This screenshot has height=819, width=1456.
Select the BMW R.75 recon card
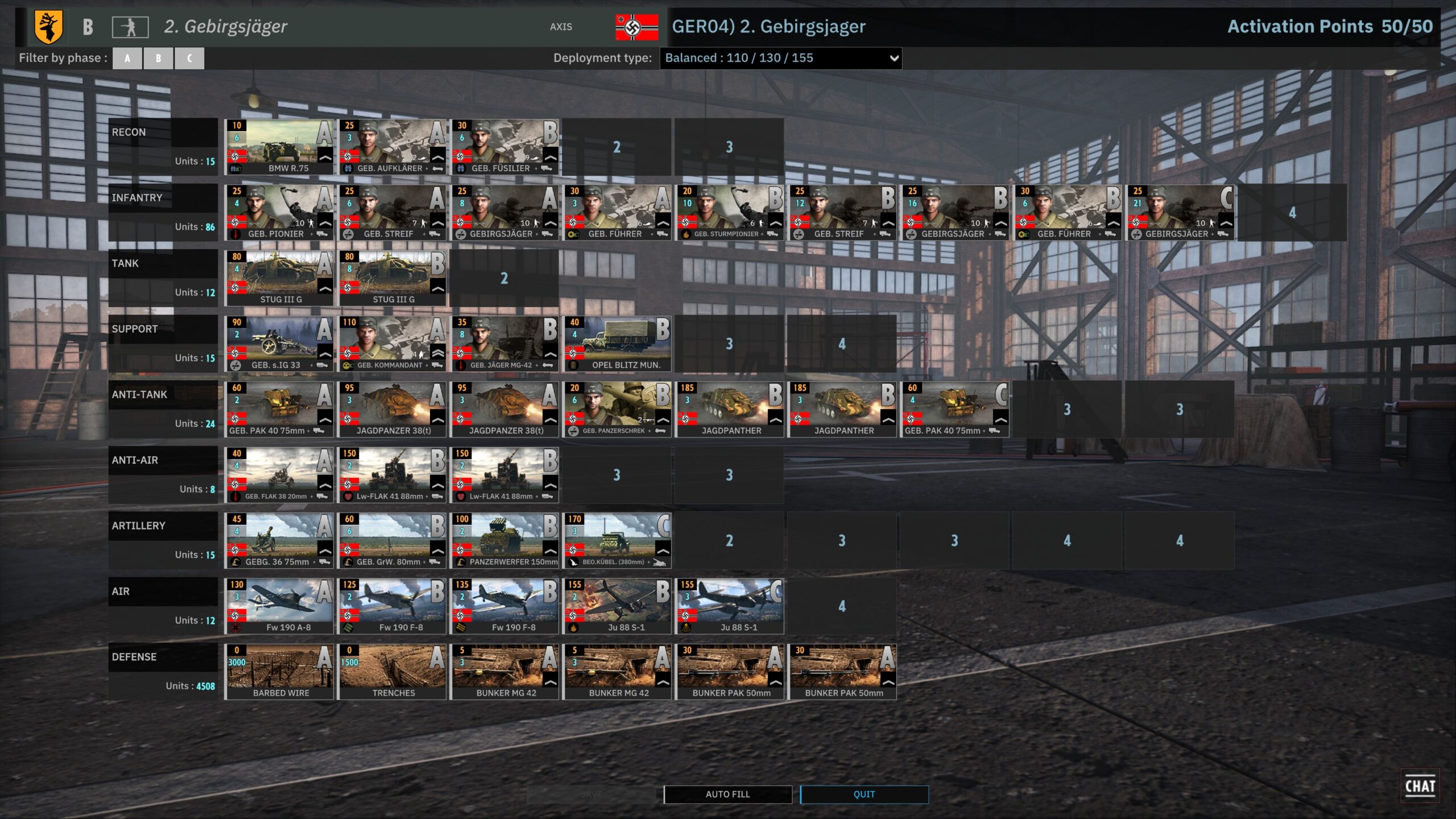click(279, 147)
